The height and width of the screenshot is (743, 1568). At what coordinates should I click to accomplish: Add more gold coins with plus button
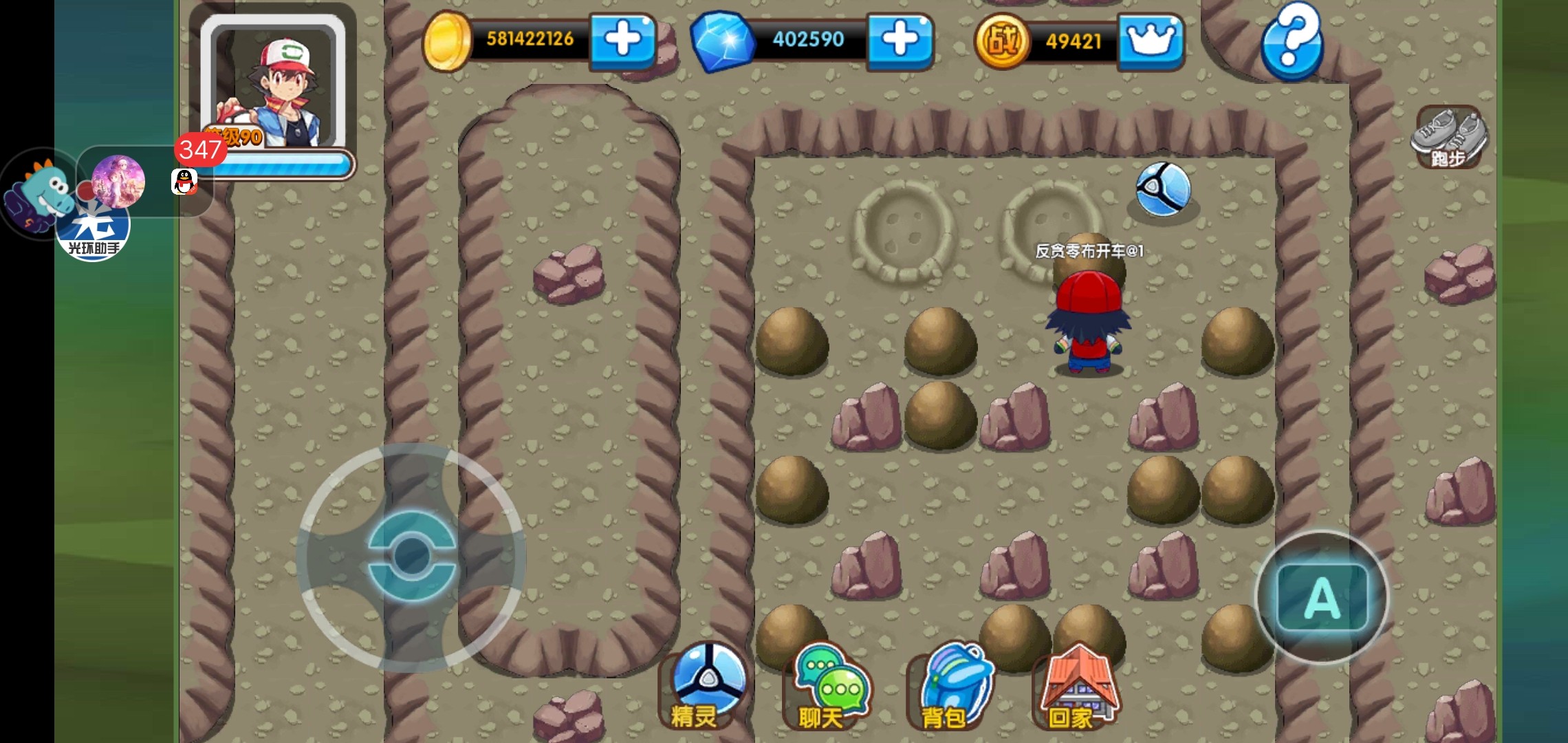622,40
